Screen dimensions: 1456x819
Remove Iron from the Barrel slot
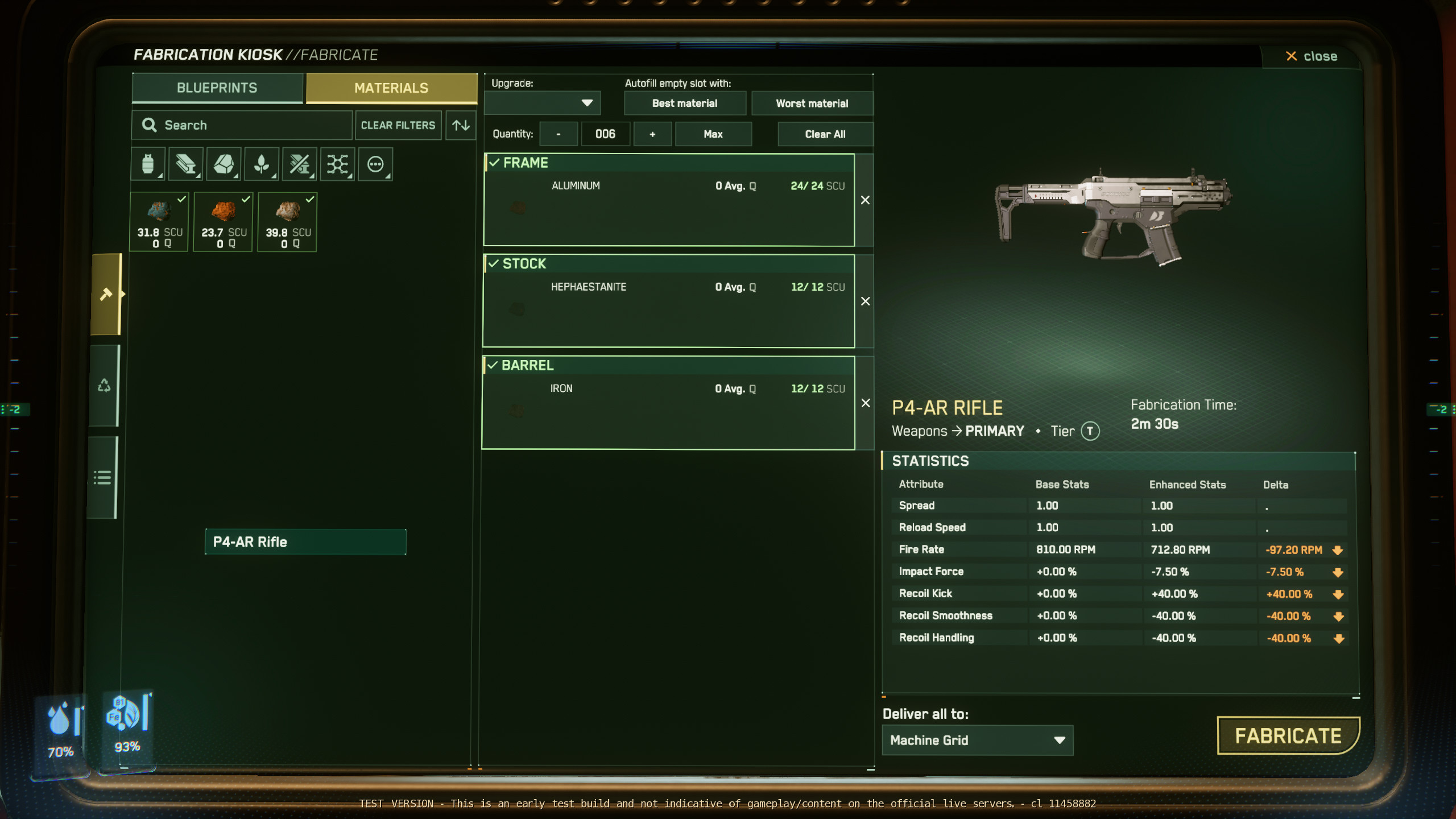[865, 403]
